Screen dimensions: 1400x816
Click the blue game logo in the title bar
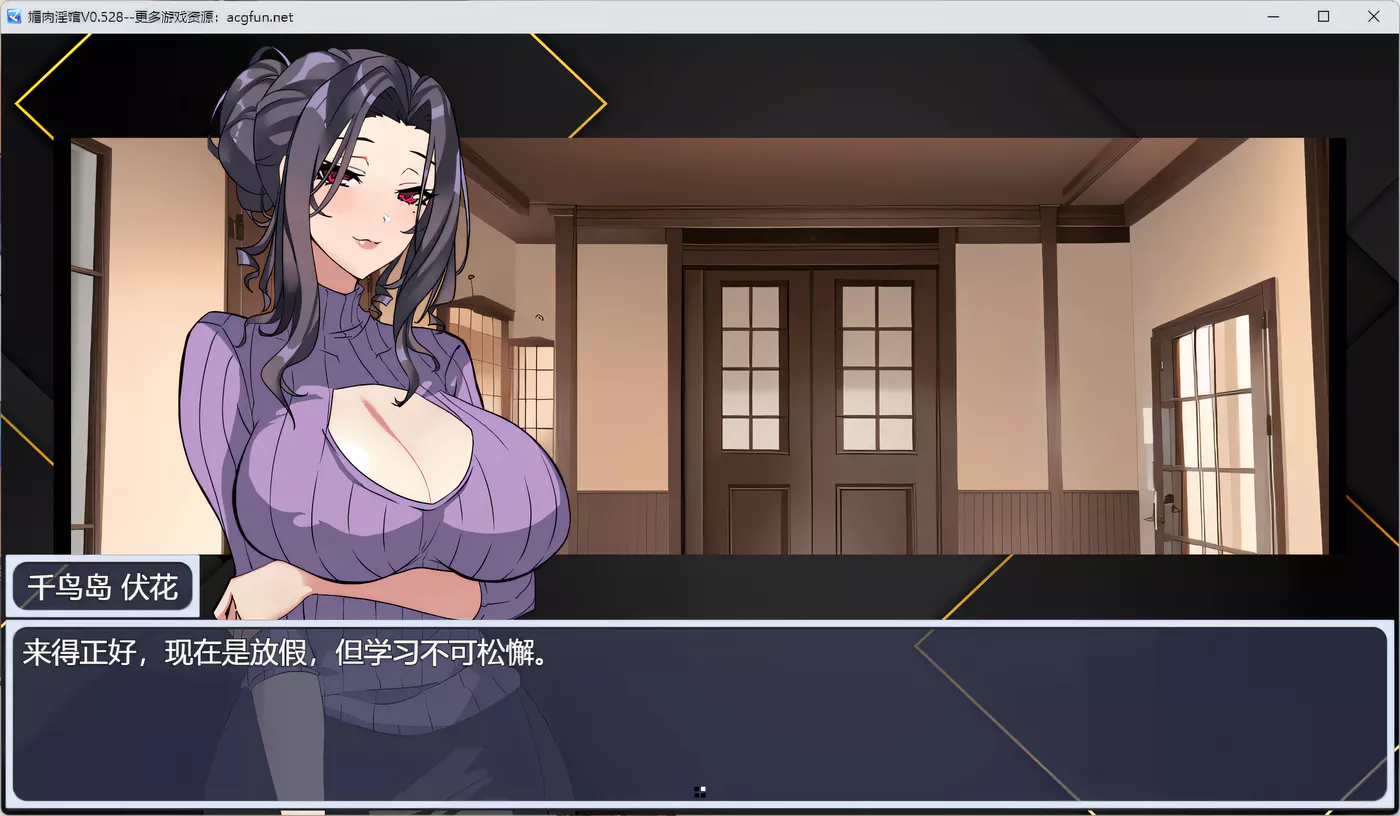[x=12, y=16]
